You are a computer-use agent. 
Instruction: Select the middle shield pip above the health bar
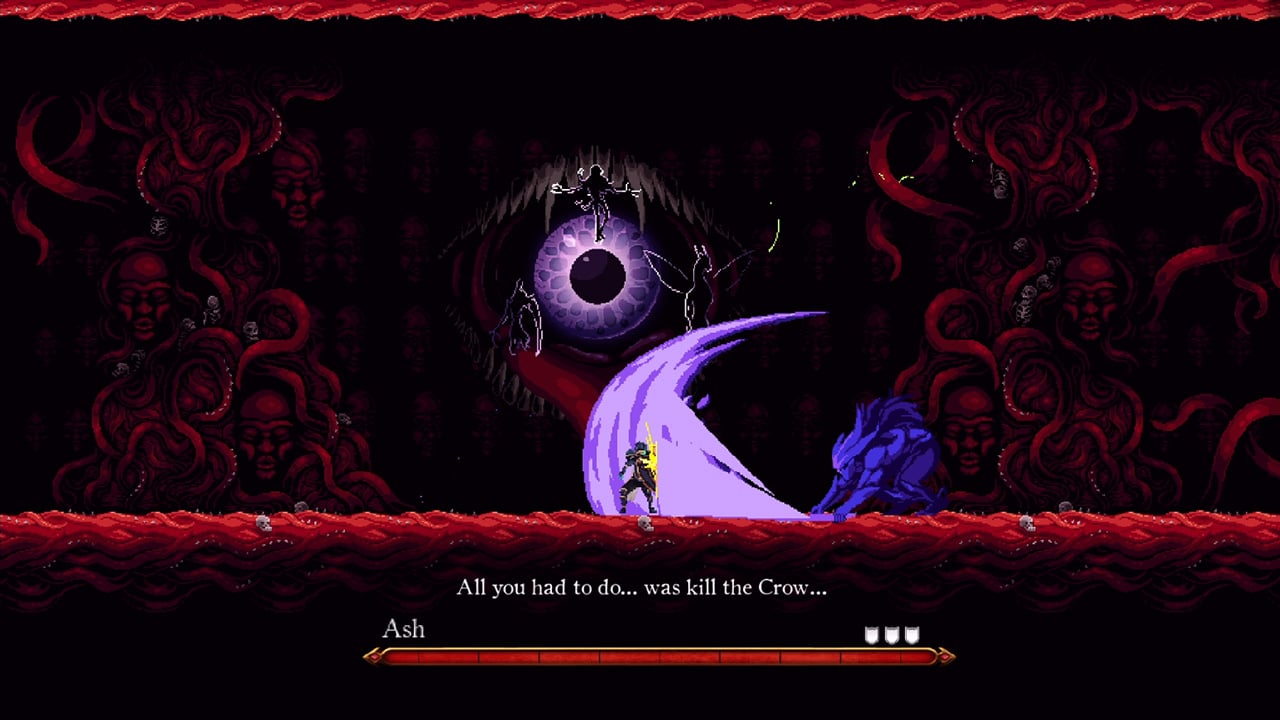tap(893, 633)
